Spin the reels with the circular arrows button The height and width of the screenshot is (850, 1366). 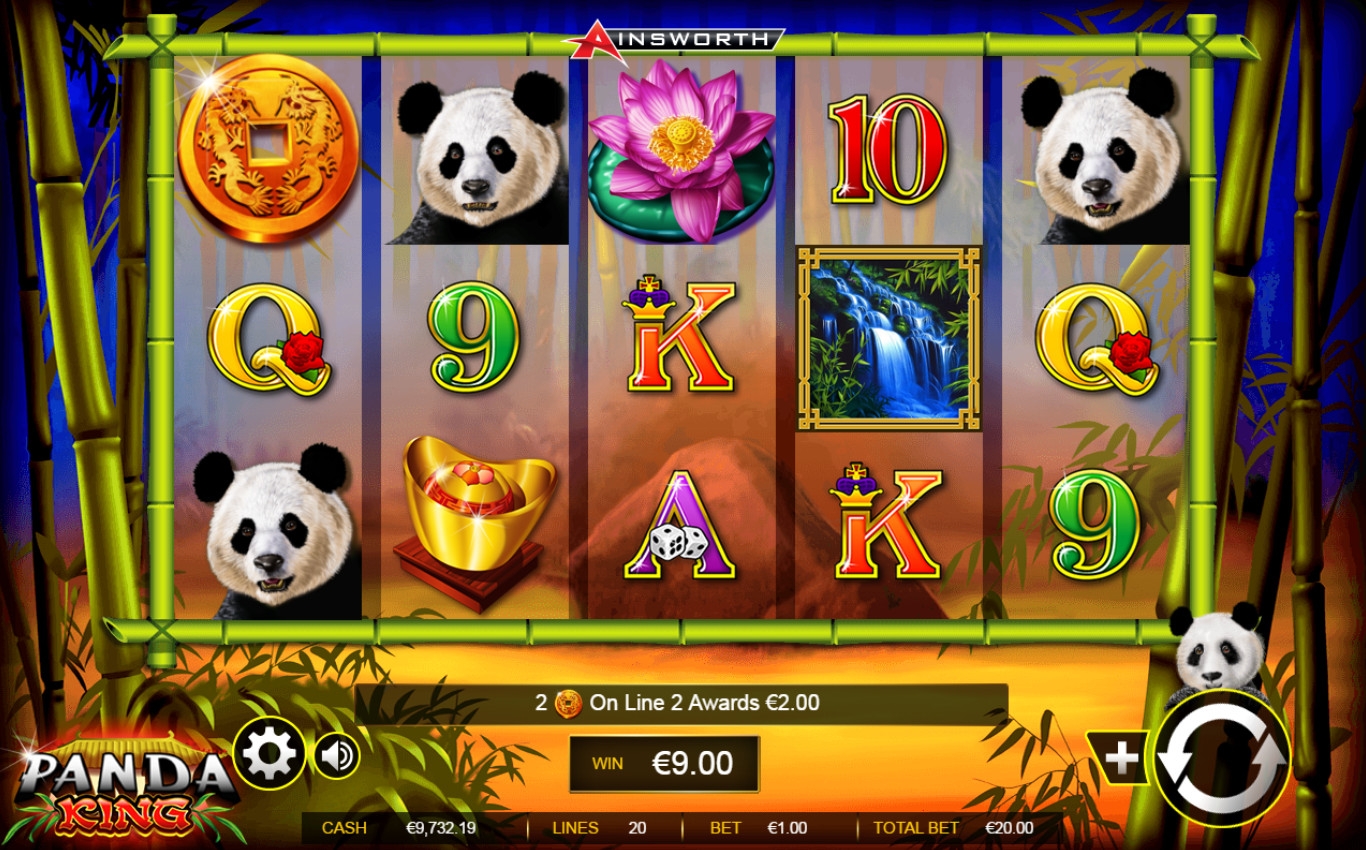click(1222, 760)
